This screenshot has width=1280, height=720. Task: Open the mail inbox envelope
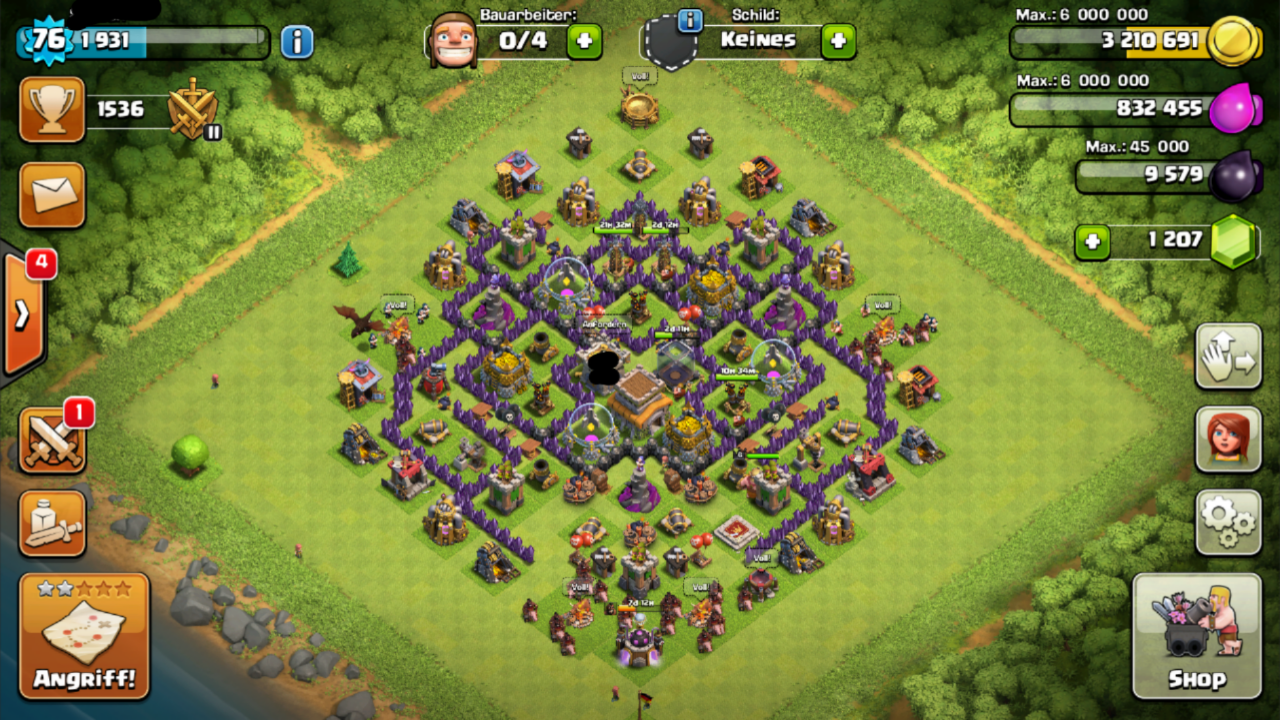pyautogui.click(x=52, y=195)
